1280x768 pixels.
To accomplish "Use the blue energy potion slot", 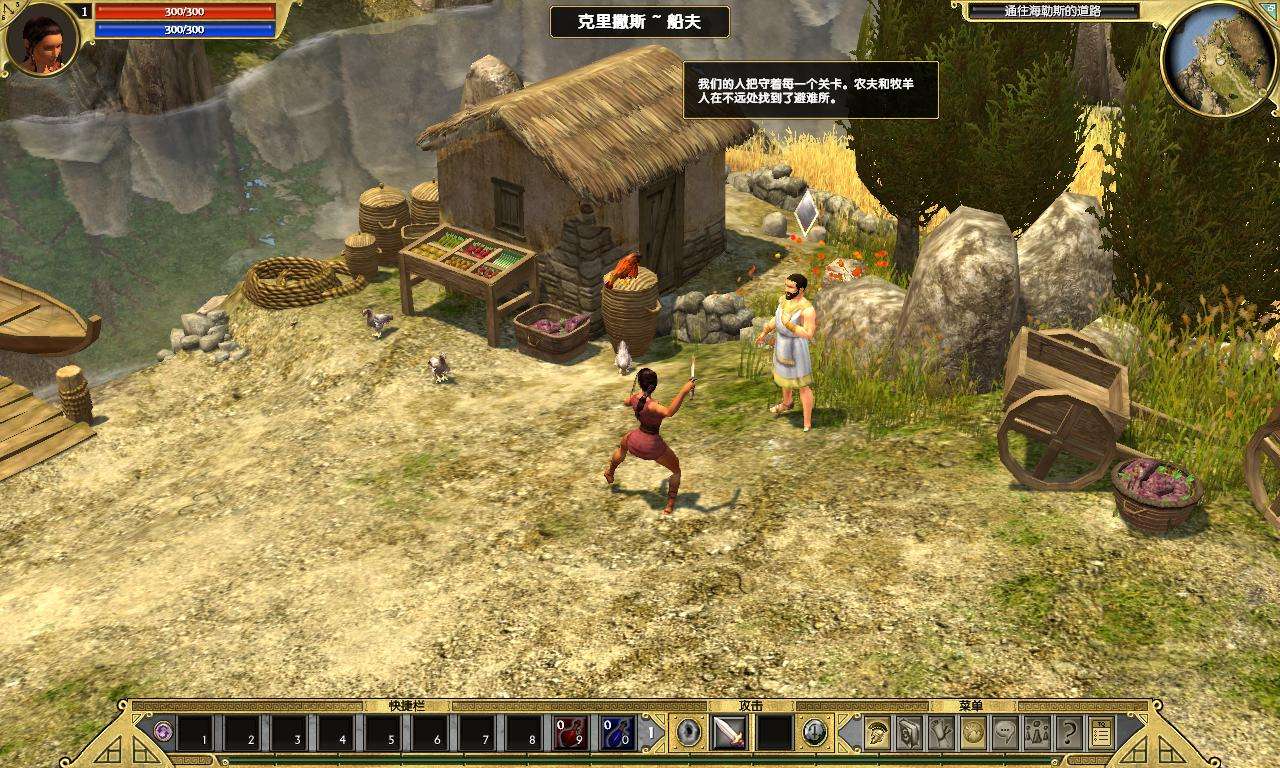I will 617,733.
